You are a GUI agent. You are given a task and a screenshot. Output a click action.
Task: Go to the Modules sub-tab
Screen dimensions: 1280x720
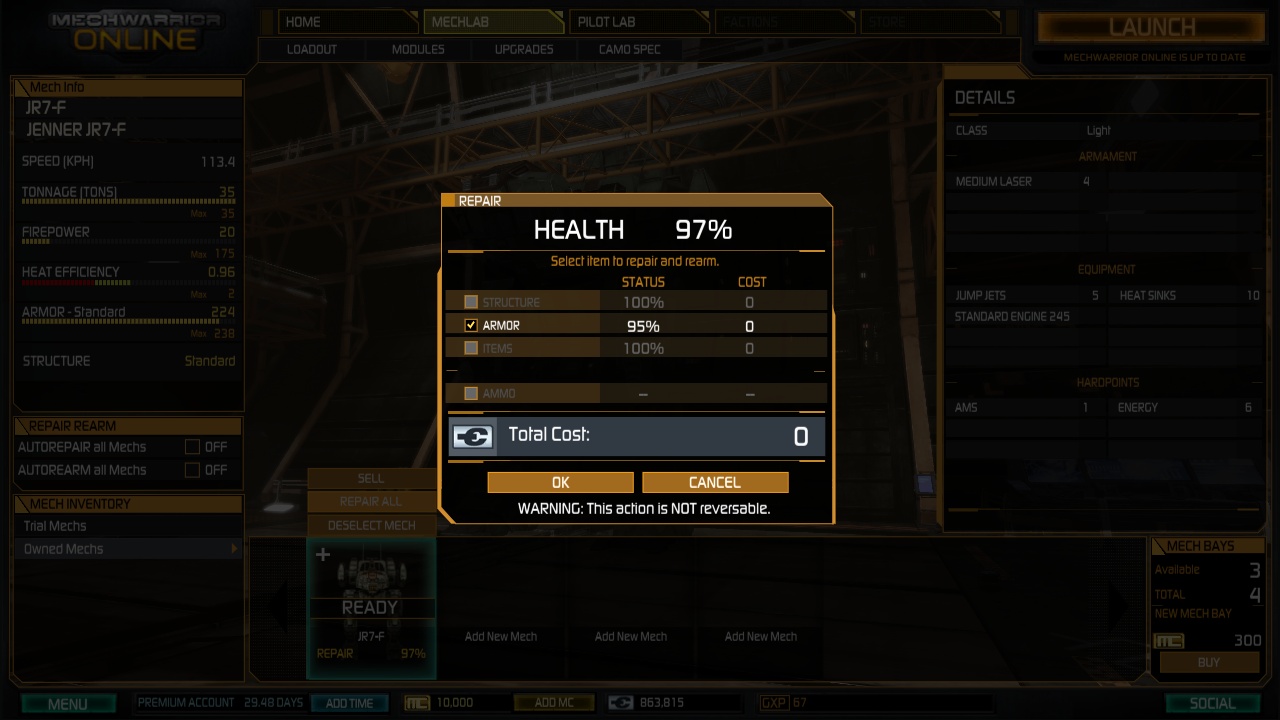(x=418, y=49)
